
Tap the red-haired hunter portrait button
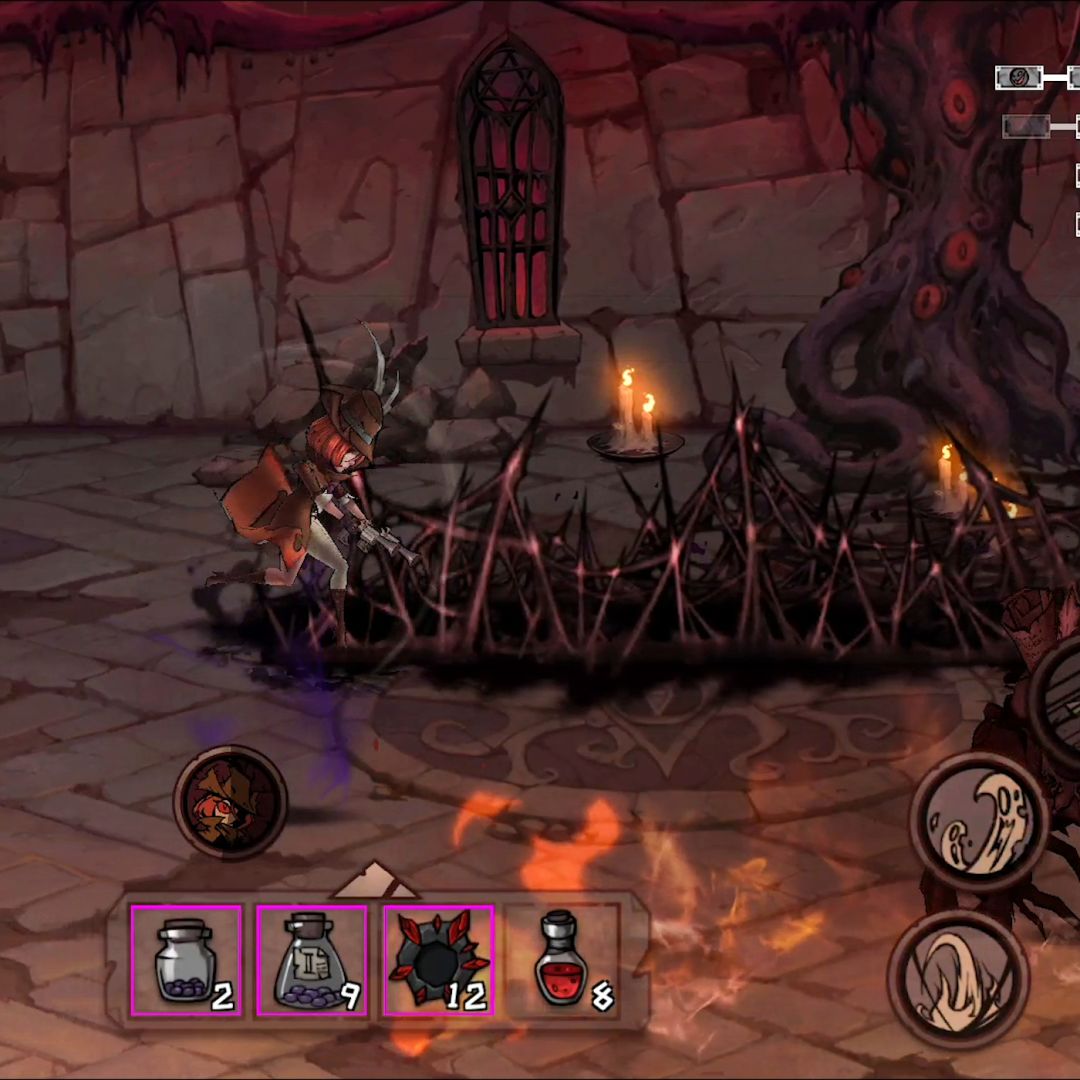click(231, 801)
